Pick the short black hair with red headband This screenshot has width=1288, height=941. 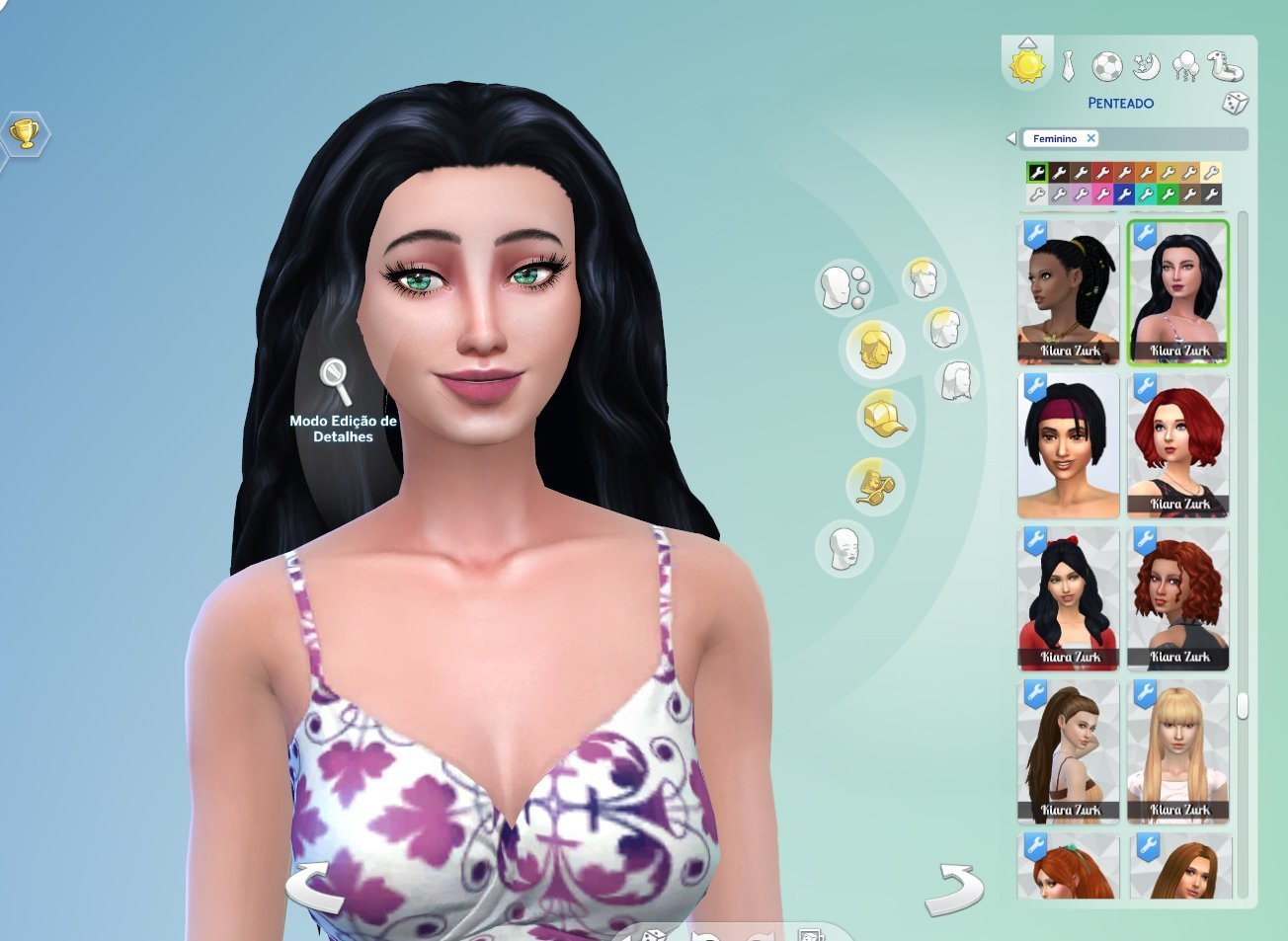(1068, 445)
